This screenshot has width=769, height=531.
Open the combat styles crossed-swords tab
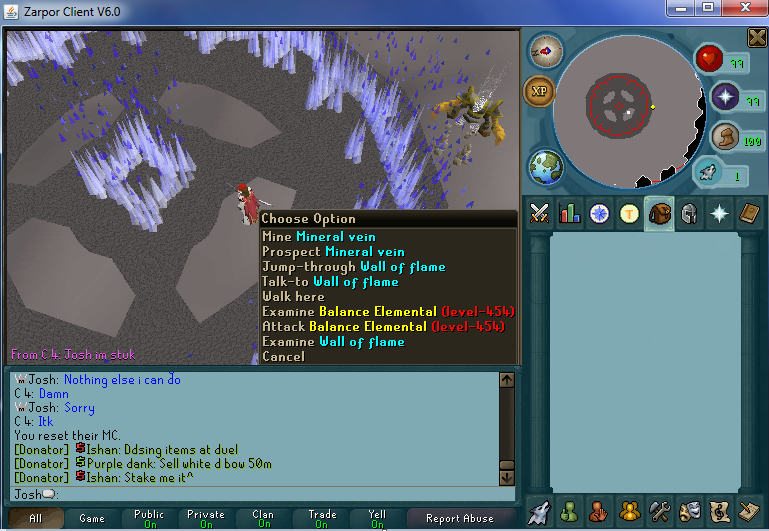point(540,213)
